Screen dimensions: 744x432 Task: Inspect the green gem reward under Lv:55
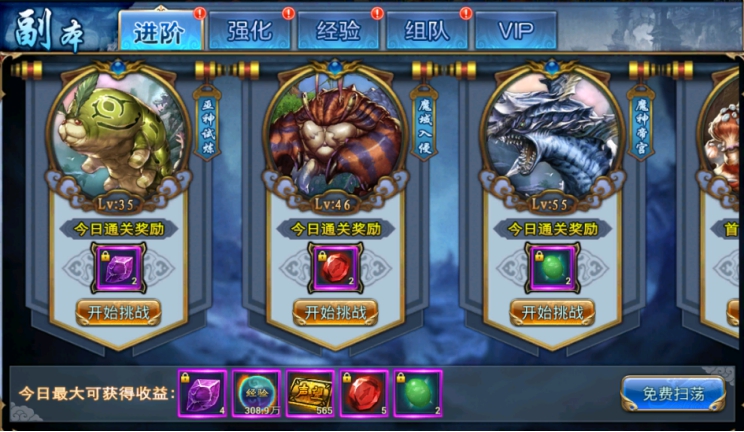pyautogui.click(x=552, y=268)
